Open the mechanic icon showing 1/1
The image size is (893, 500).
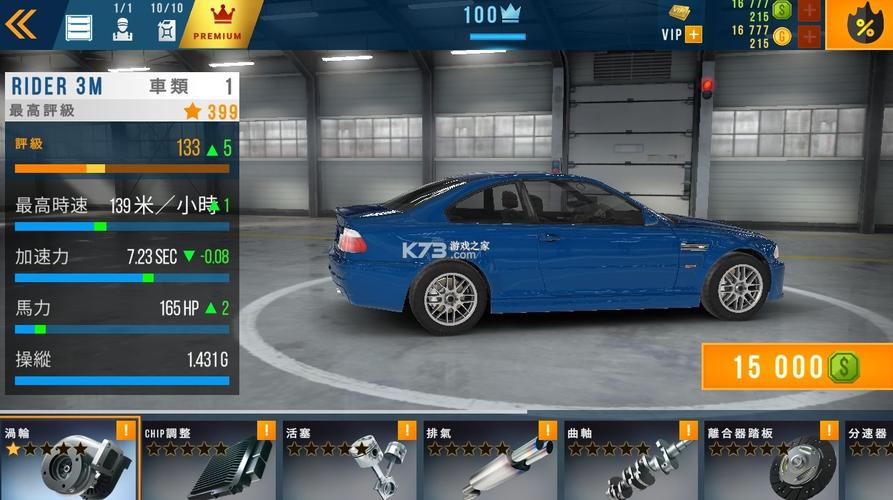(123, 27)
